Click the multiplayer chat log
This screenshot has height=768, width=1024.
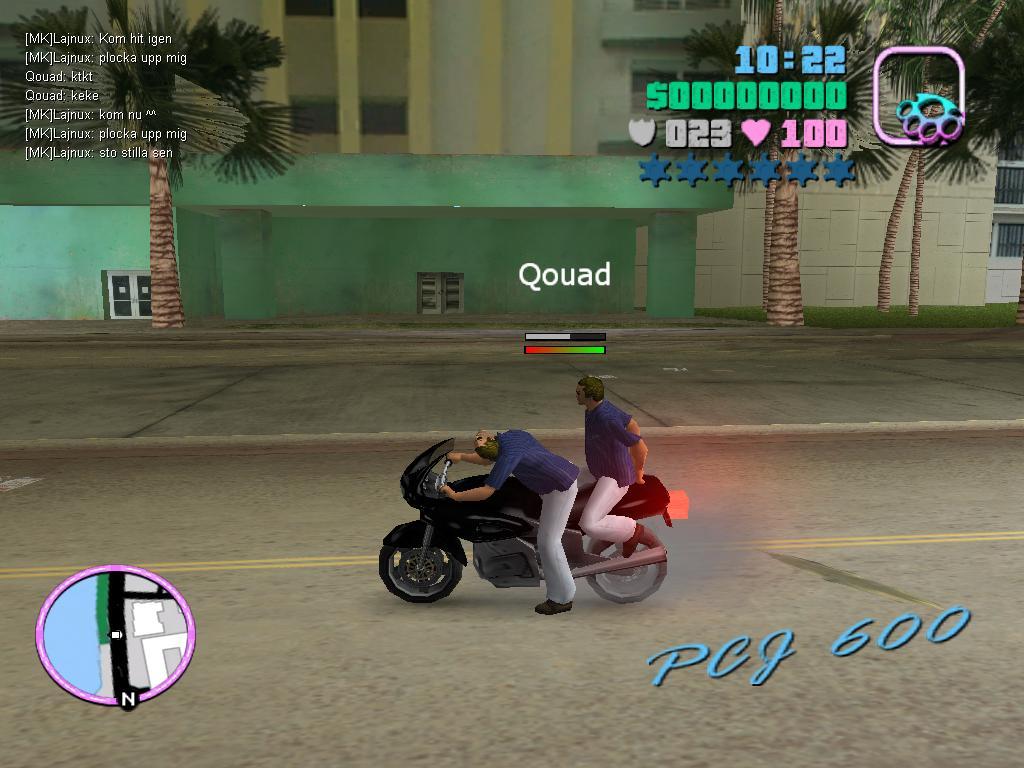[x=105, y=96]
